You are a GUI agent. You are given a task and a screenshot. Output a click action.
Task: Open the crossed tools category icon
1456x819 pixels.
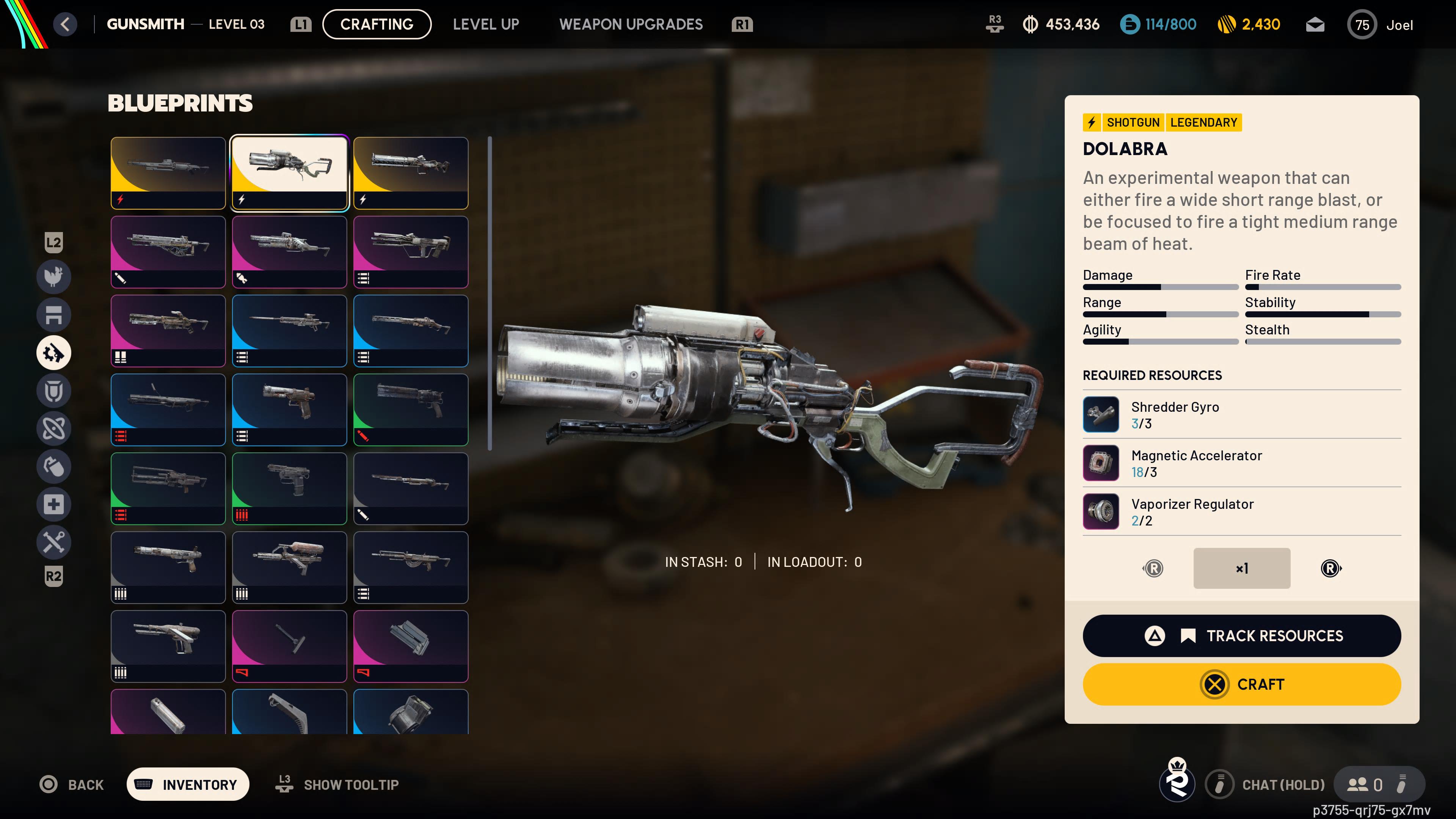(54, 542)
